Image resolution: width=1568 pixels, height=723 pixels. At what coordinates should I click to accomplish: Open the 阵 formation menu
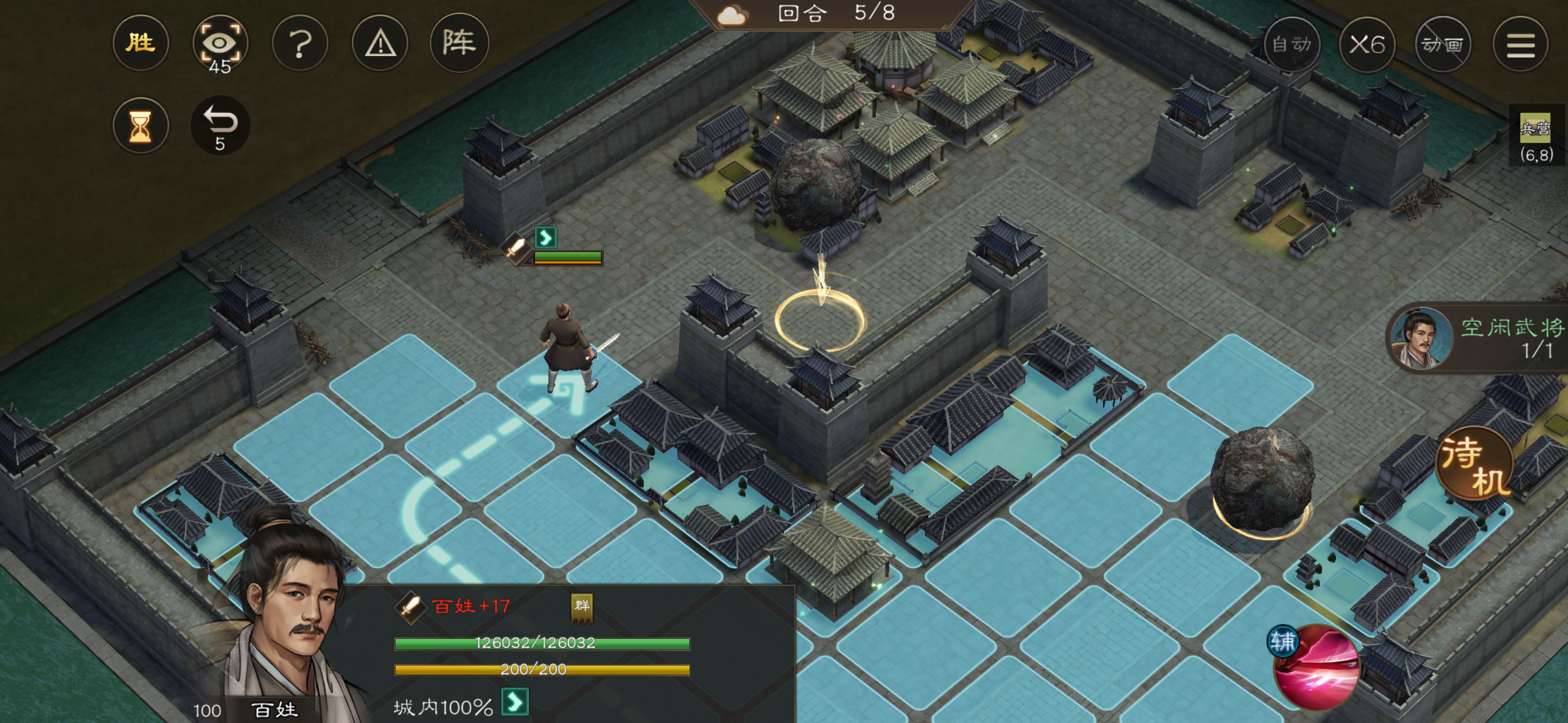[459, 43]
